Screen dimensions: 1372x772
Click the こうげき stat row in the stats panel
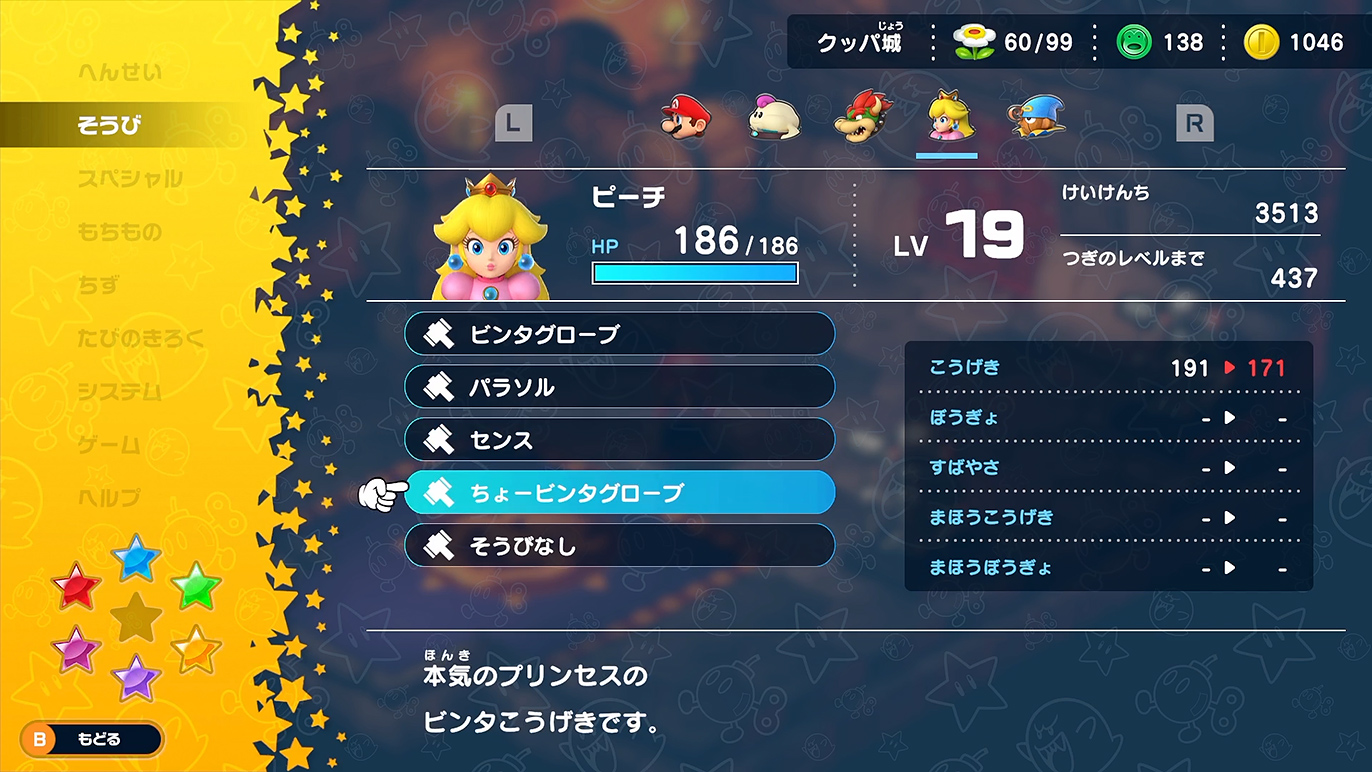coord(1108,367)
